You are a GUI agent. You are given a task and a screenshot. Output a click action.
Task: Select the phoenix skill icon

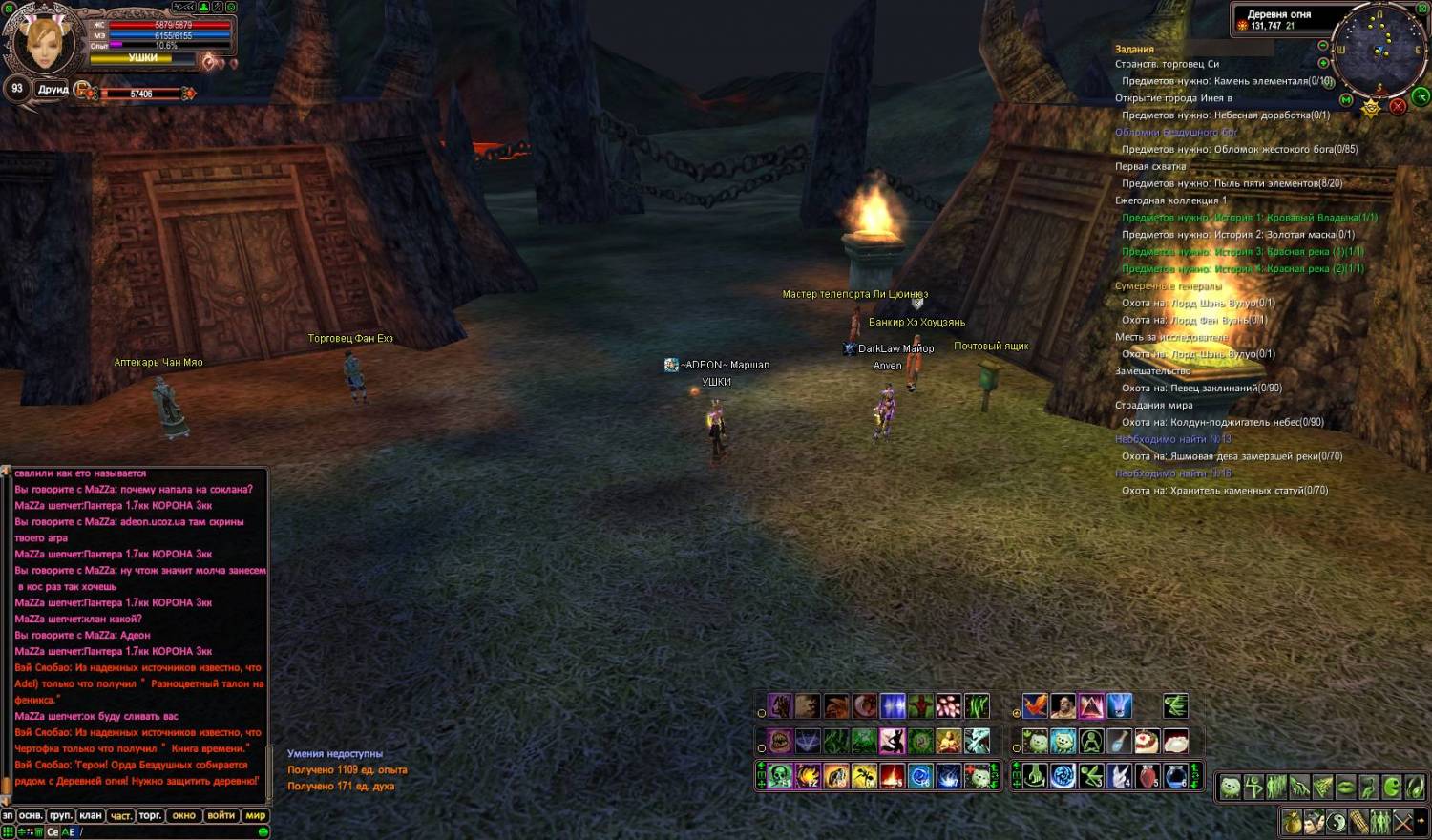[x=1035, y=706]
